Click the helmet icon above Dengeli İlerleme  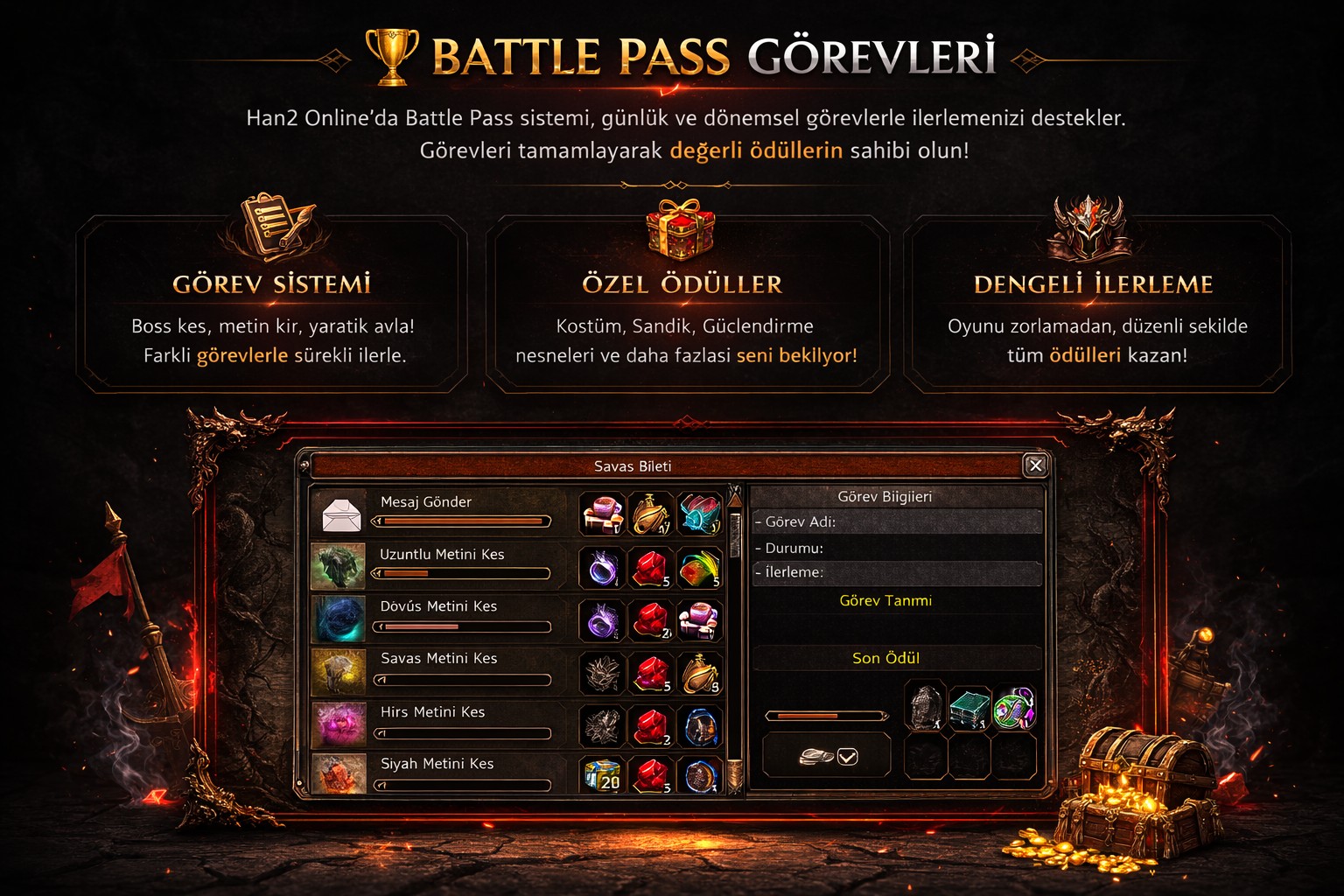pyautogui.click(x=1089, y=226)
